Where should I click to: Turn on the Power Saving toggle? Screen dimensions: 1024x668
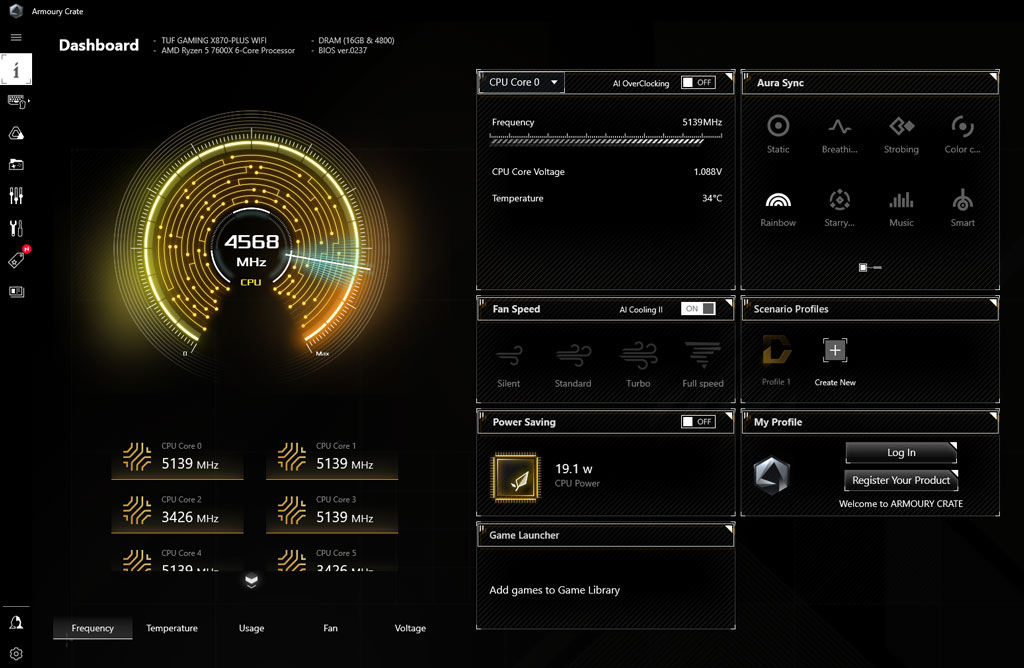698,422
